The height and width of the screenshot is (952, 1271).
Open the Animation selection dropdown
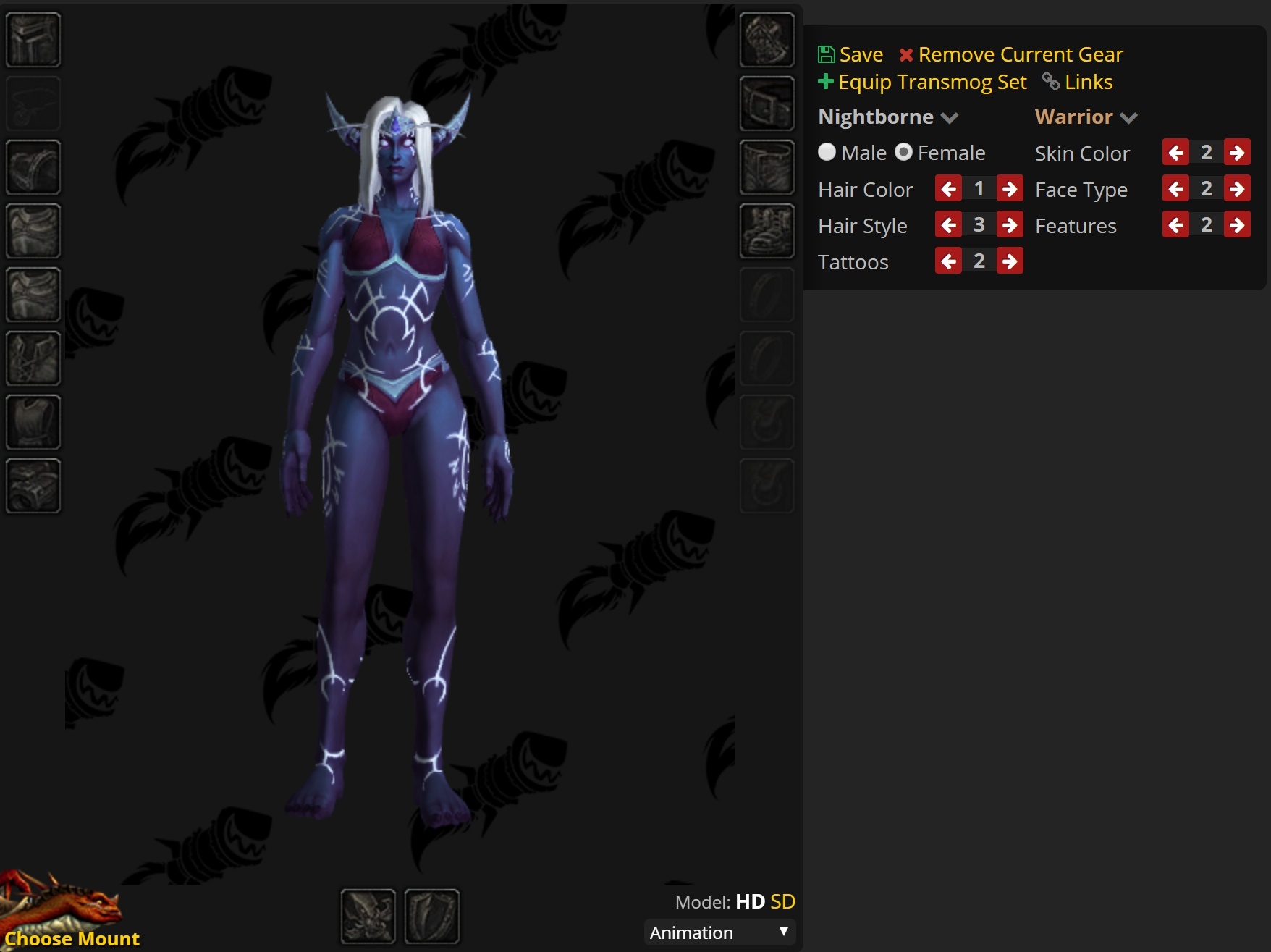(x=719, y=932)
